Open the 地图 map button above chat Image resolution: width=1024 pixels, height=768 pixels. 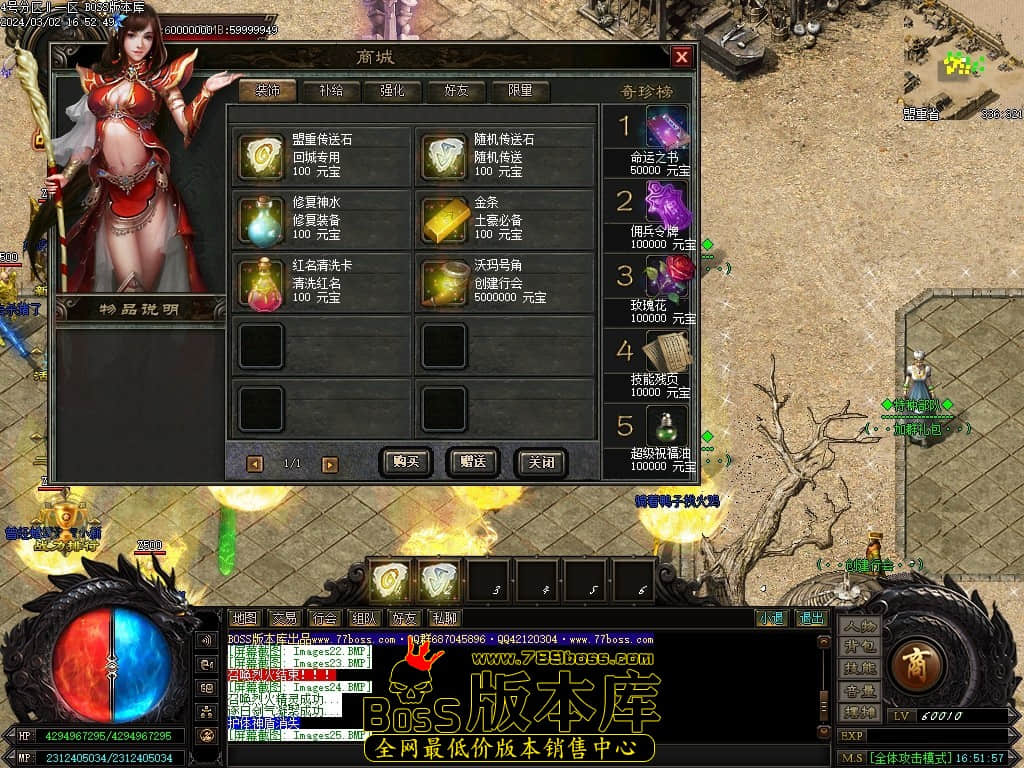tap(243, 618)
